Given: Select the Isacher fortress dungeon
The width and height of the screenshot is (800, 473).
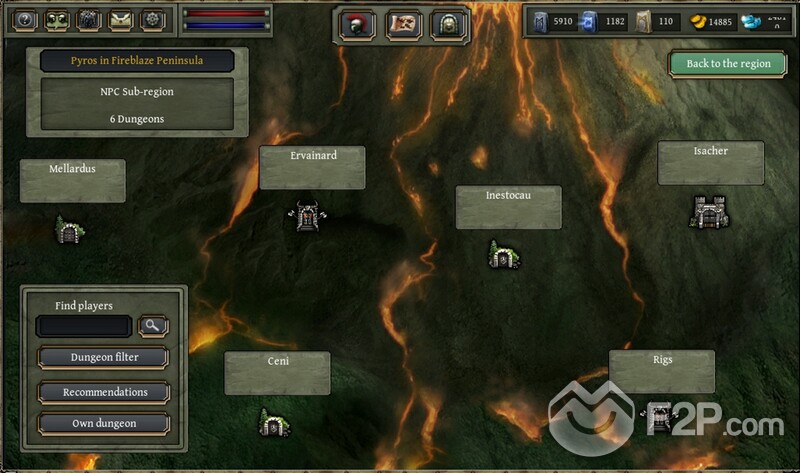Looking at the screenshot, I should pyautogui.click(x=709, y=210).
